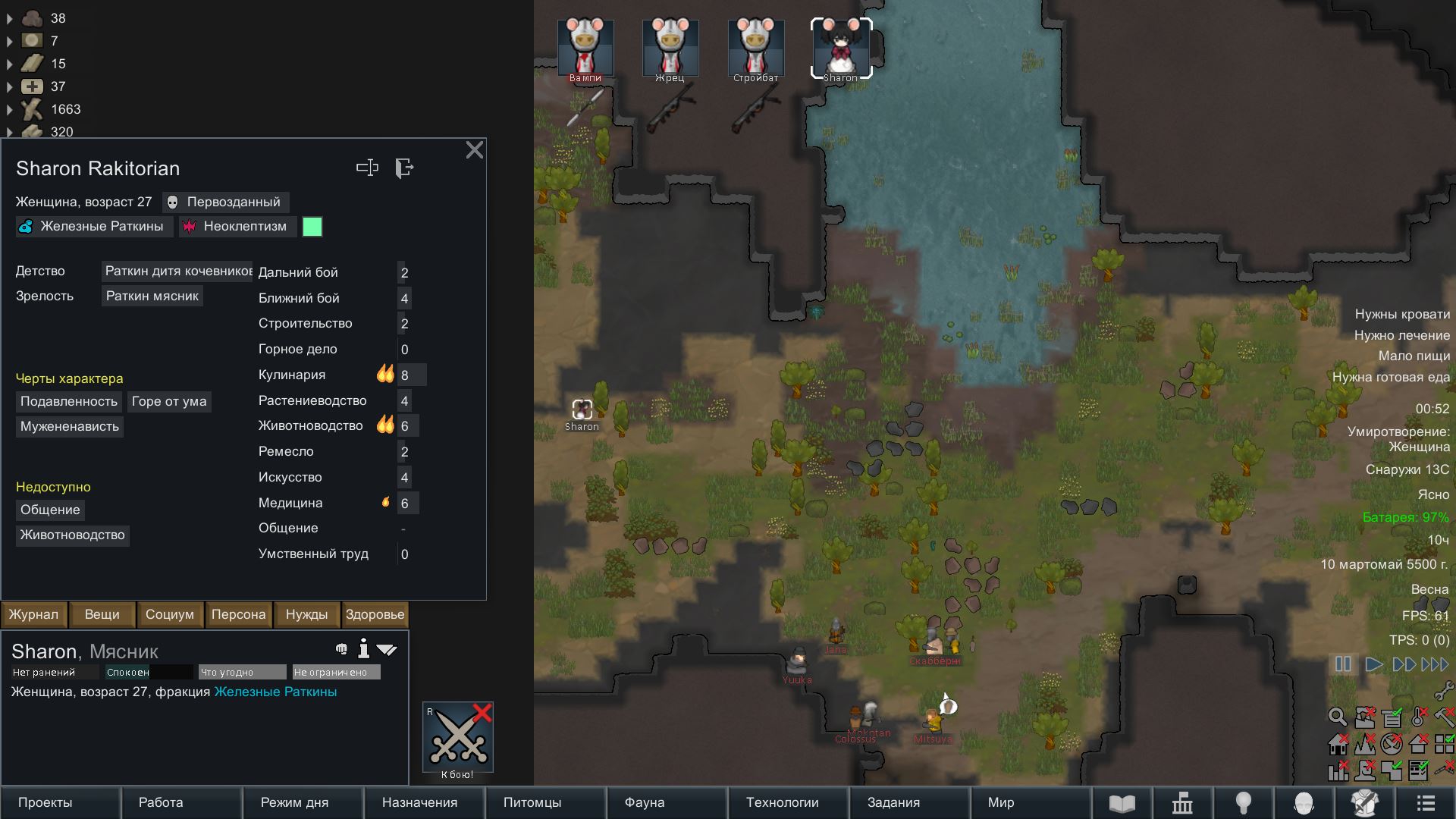Viewport: 1456px width, 819px height.
Task: Open the Мир world view
Action: pyautogui.click(x=1001, y=802)
